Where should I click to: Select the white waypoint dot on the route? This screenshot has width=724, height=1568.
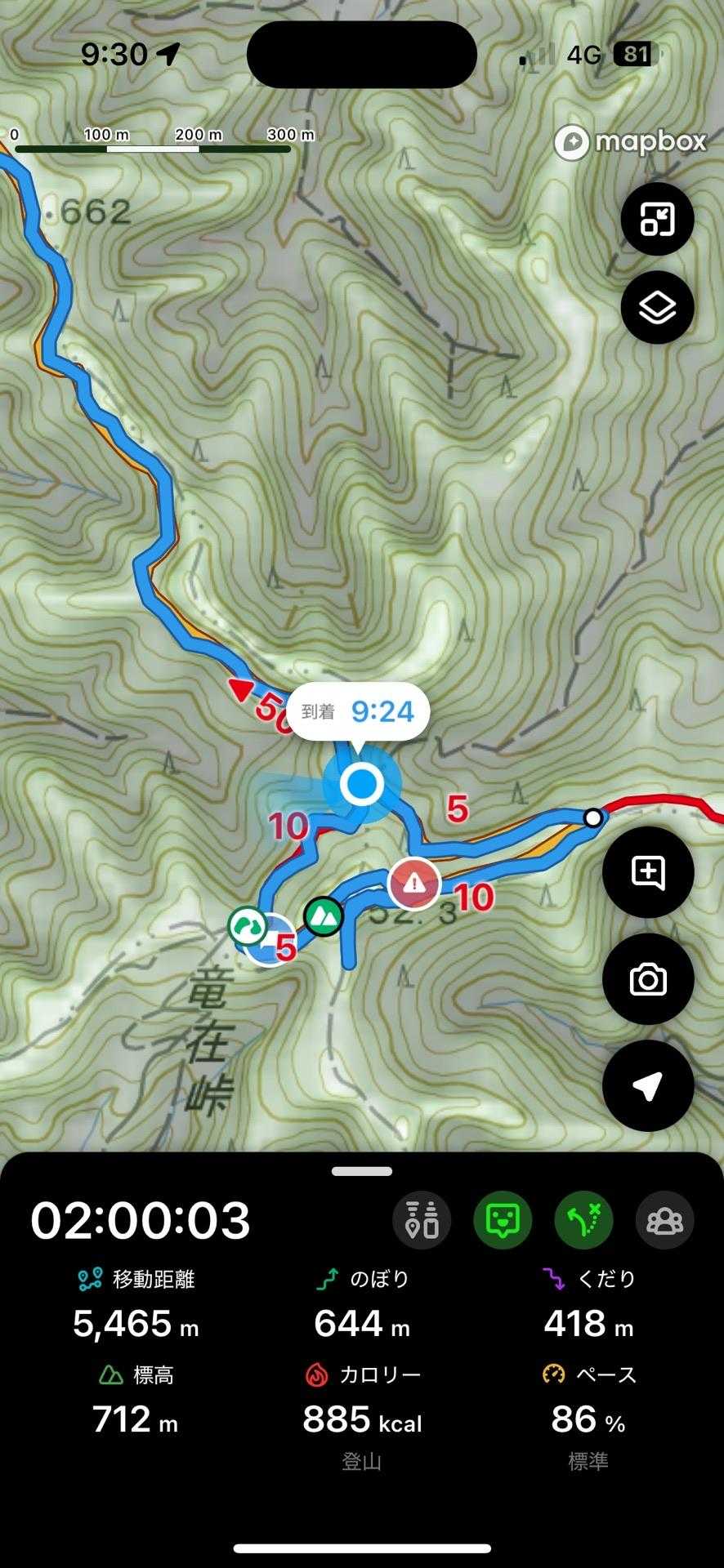tap(593, 817)
